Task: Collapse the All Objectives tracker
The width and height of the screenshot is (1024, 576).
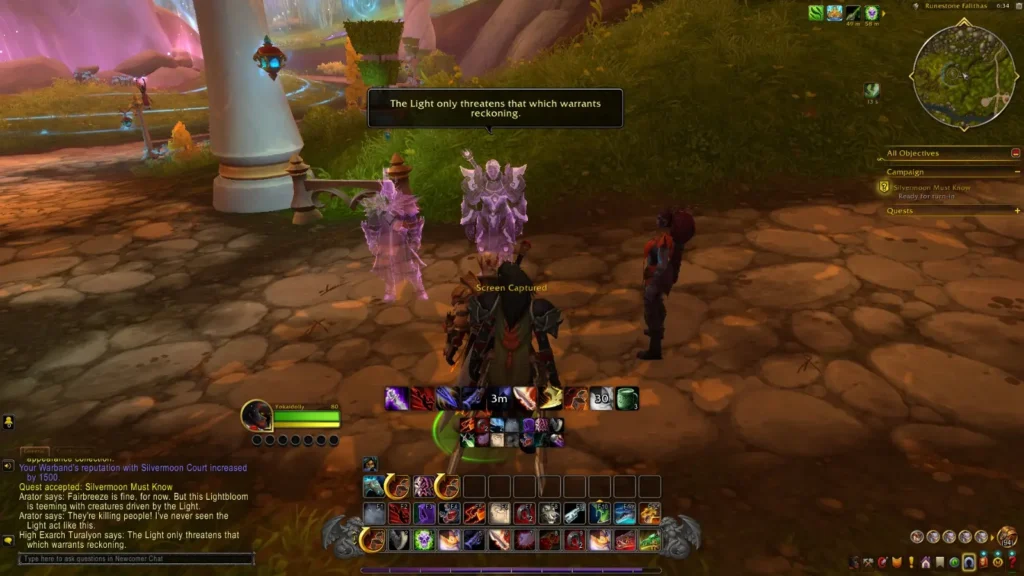Action: [x=1016, y=153]
